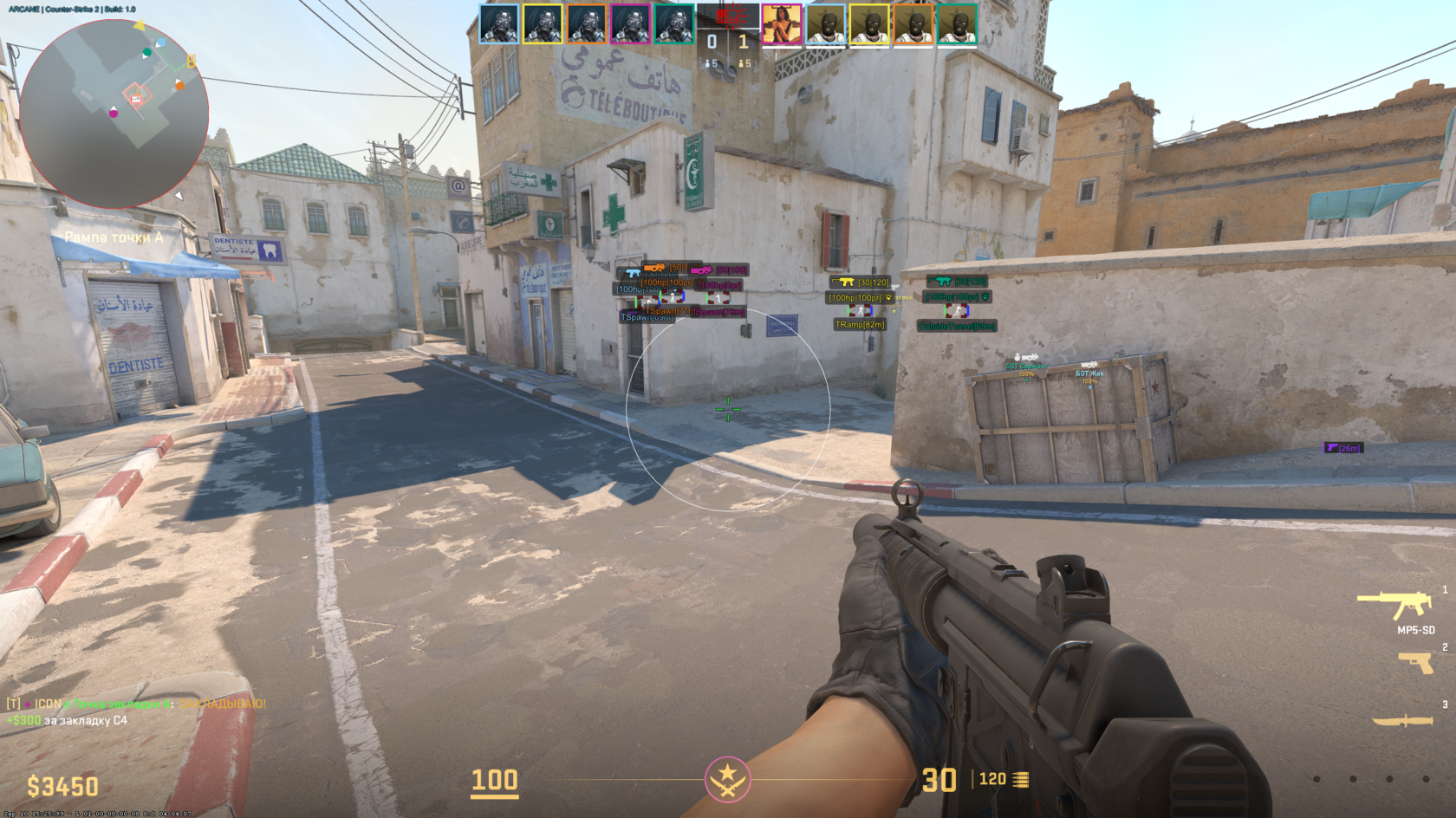Click the blue SMG icon above TSpawn[69m]

coord(630,273)
